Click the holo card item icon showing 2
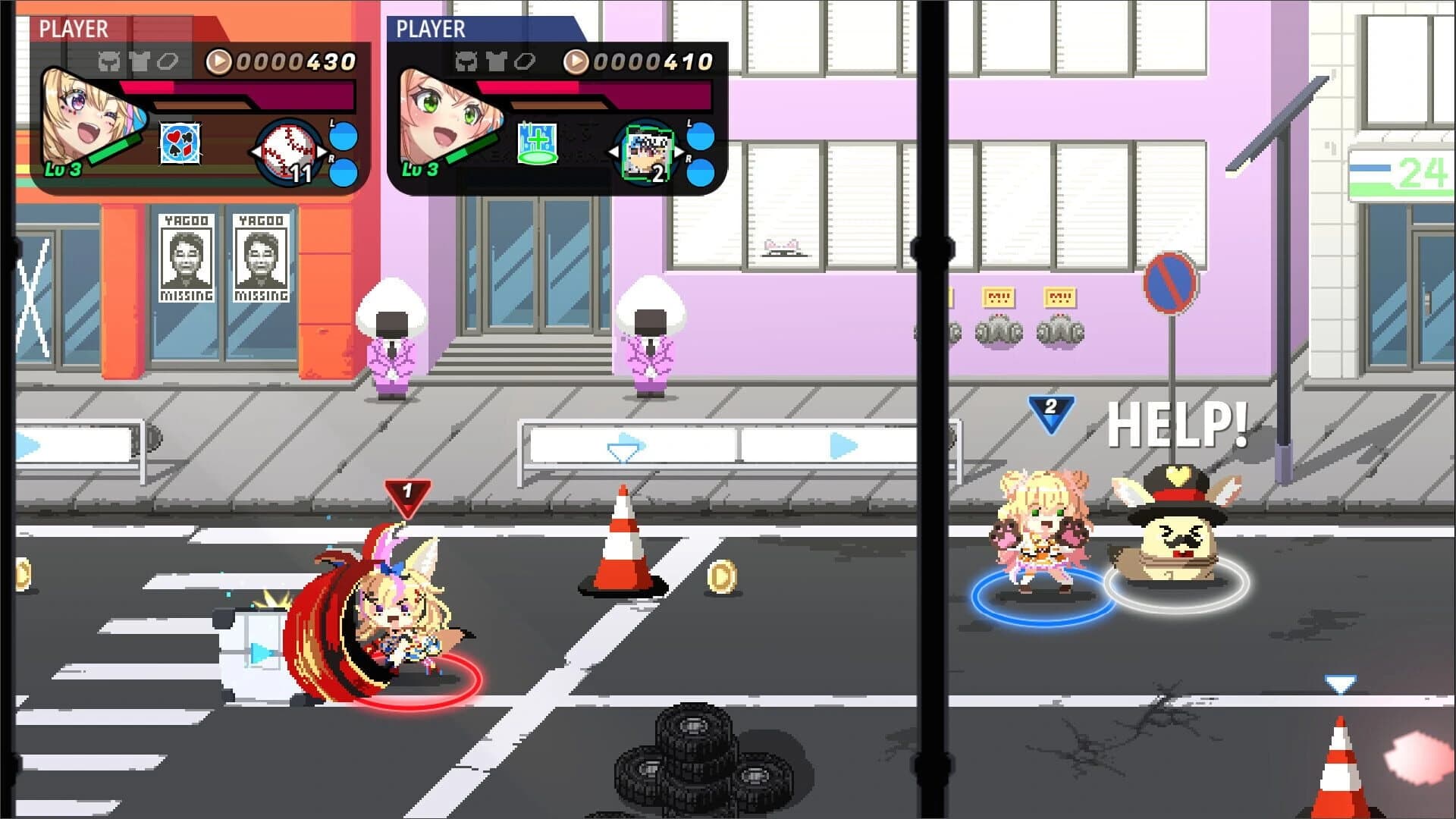 click(x=645, y=150)
